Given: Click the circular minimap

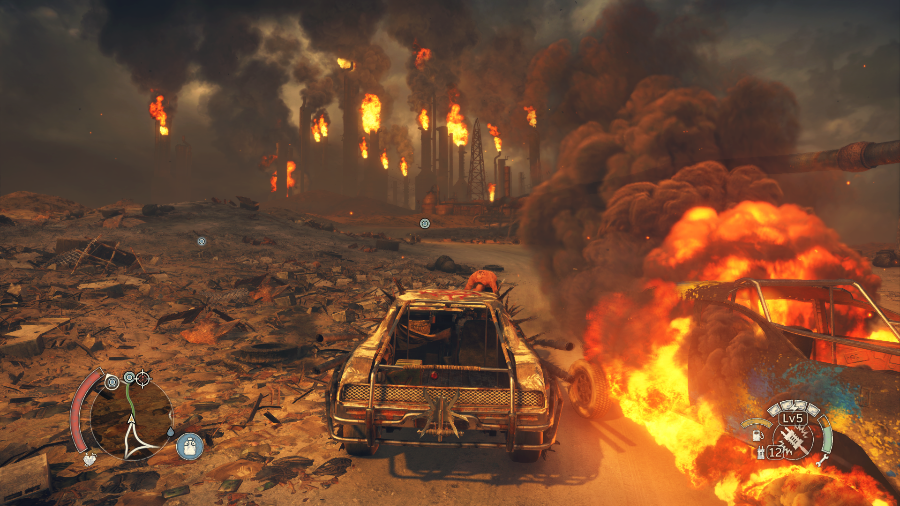Looking at the screenshot, I should point(131,418).
